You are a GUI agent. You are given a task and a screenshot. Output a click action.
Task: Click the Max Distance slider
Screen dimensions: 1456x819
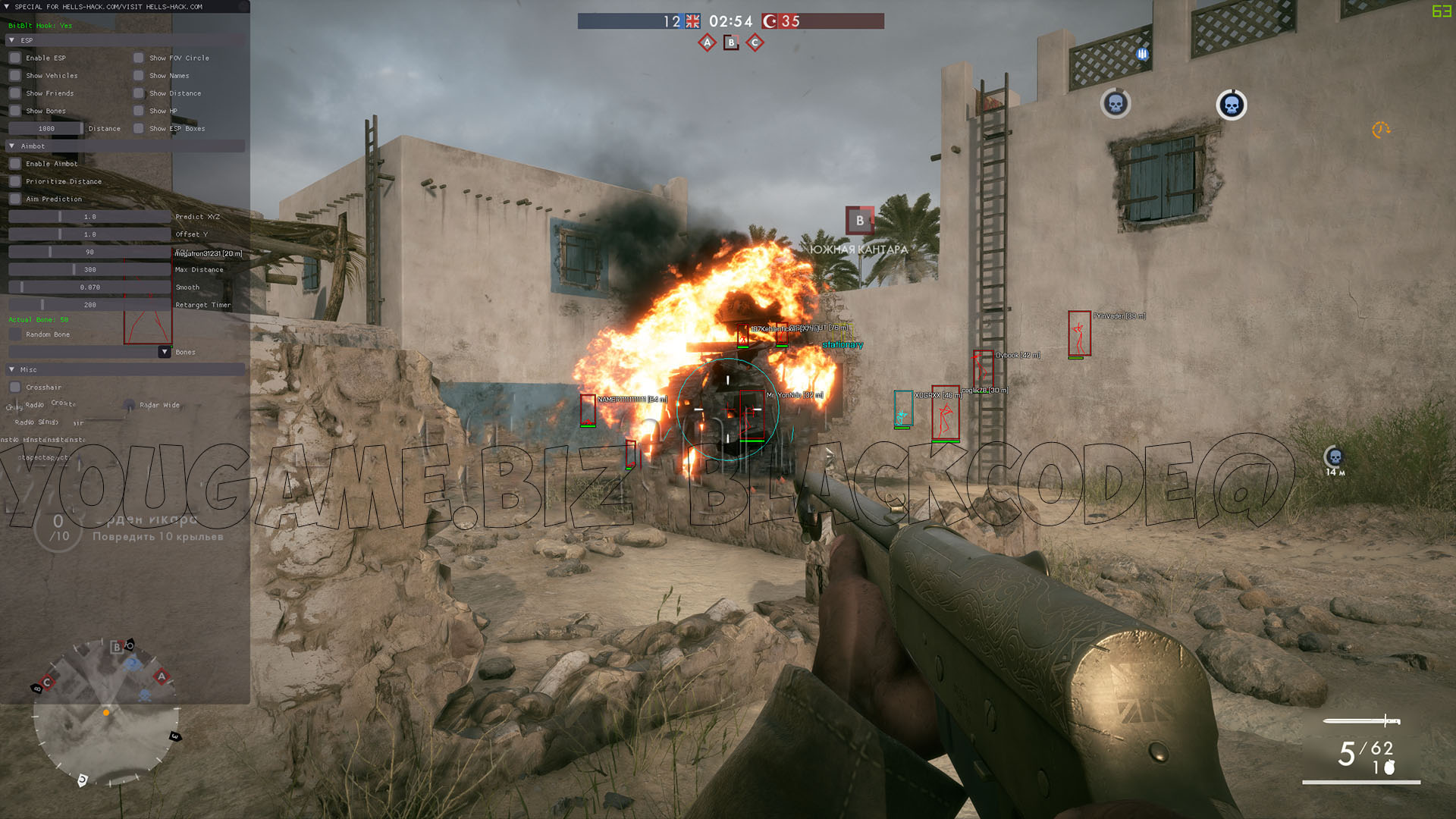pos(89,269)
